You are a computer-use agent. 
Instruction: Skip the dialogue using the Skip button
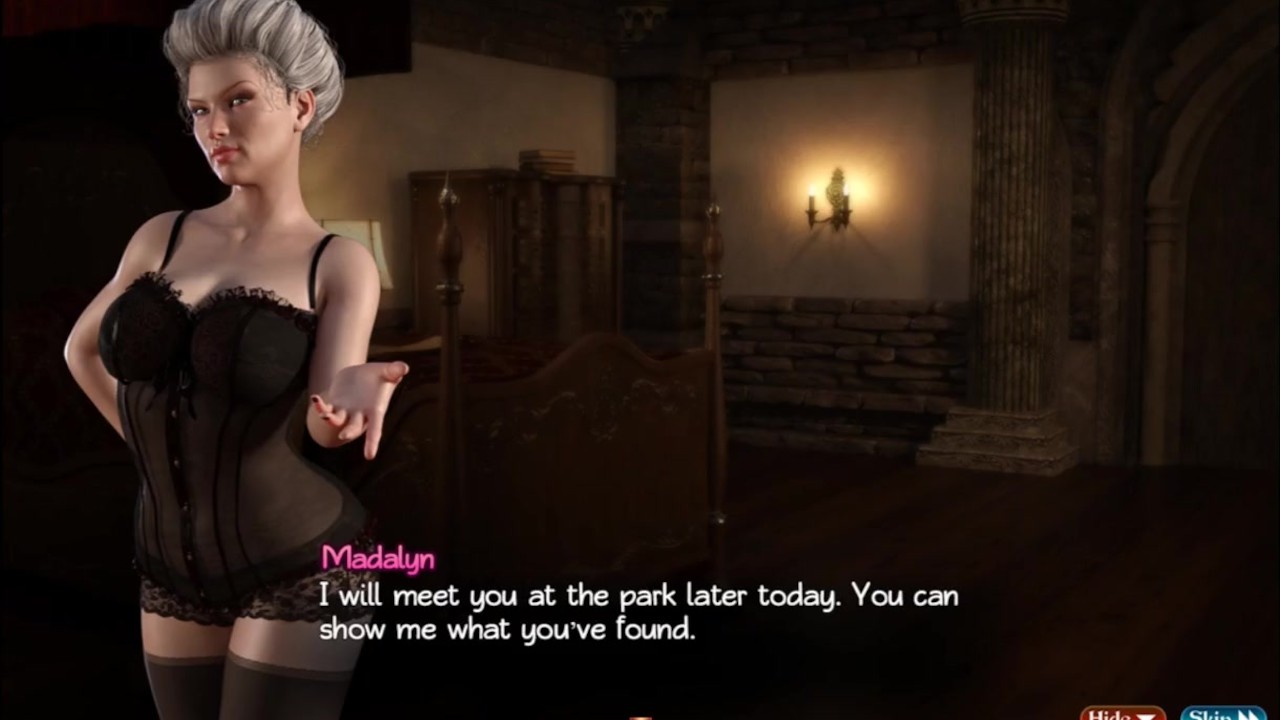tap(1223, 713)
